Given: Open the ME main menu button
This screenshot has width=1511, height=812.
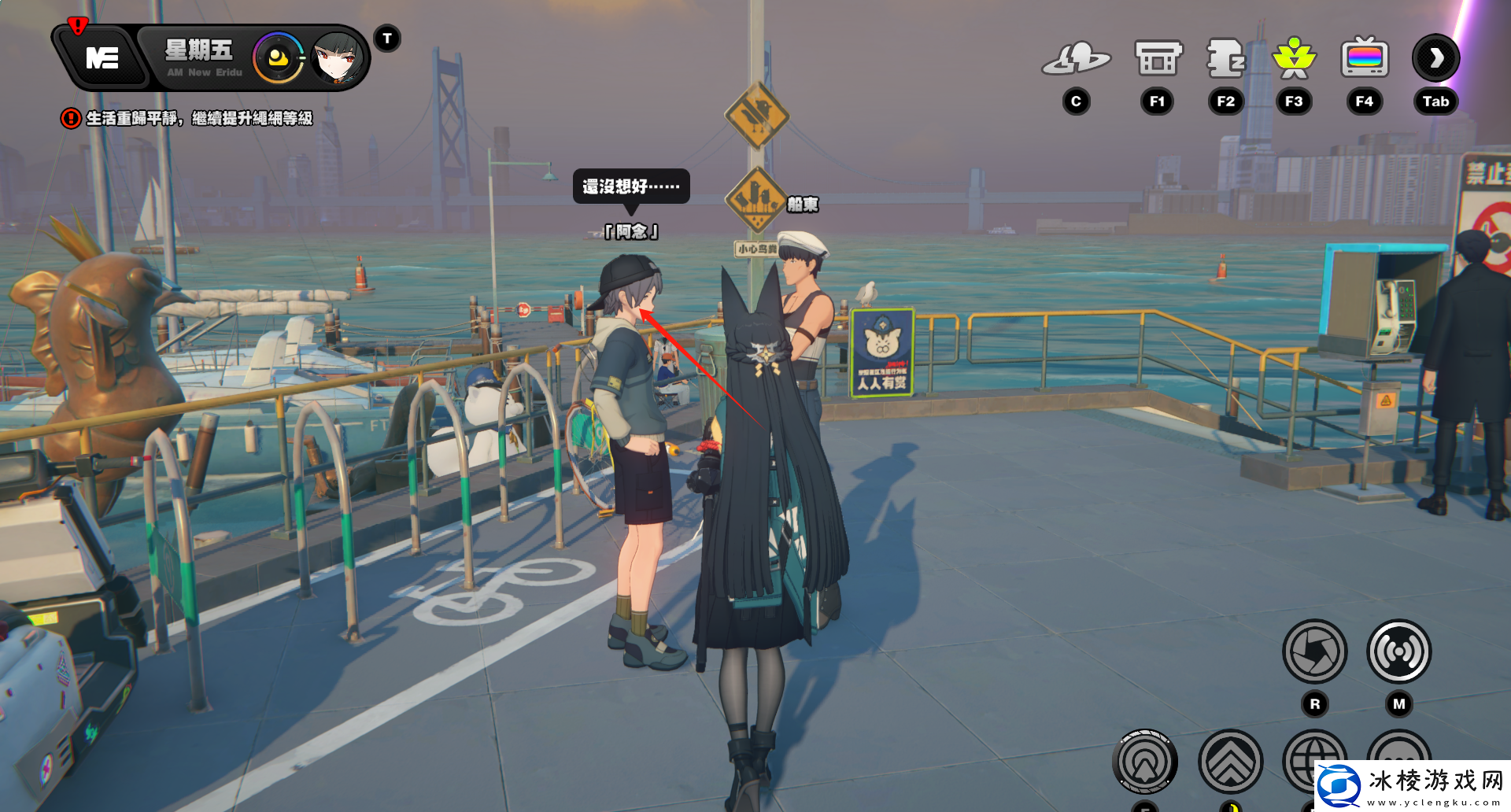Looking at the screenshot, I should [x=102, y=57].
